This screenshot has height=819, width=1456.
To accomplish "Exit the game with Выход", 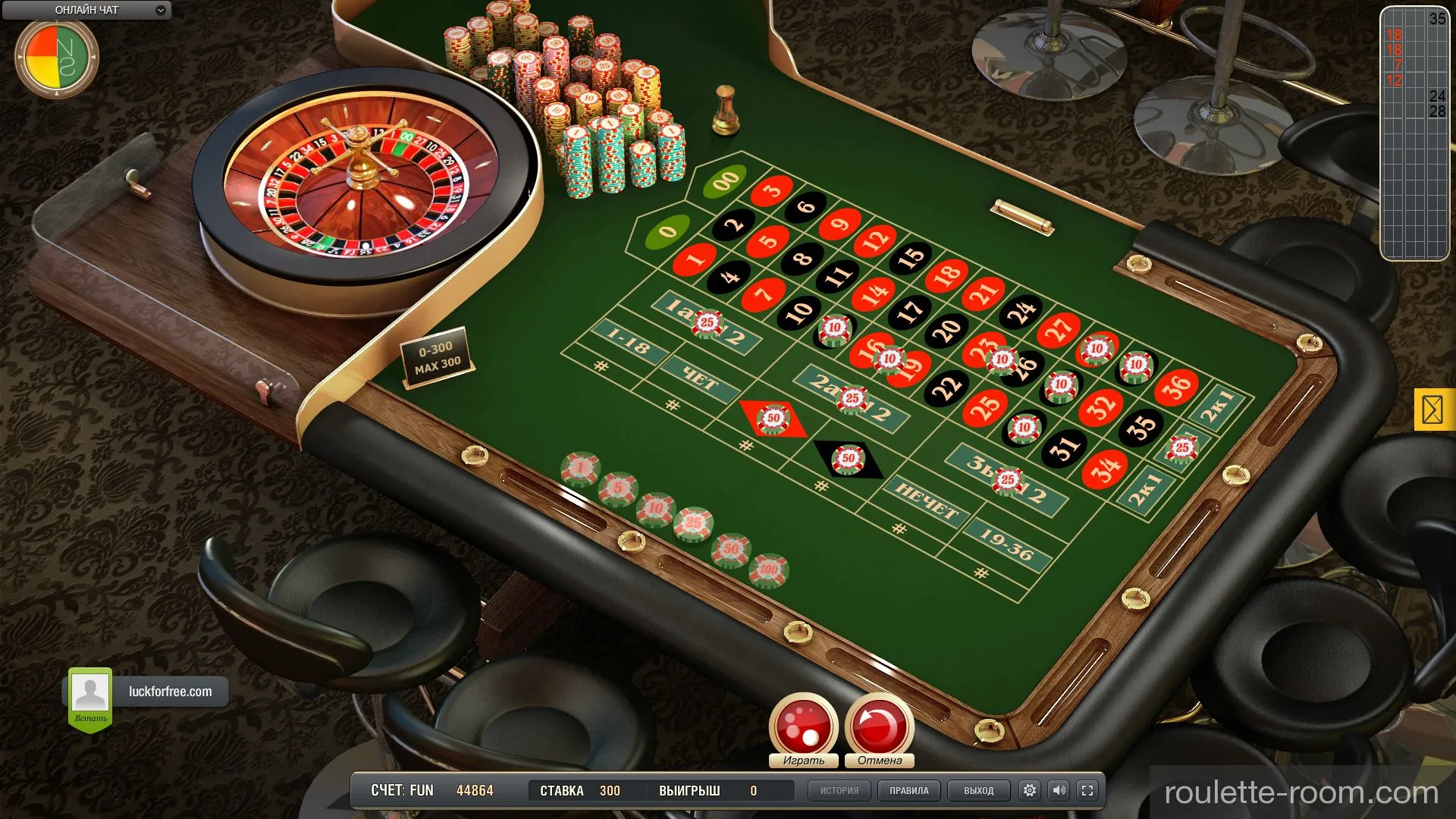I will coord(978,790).
